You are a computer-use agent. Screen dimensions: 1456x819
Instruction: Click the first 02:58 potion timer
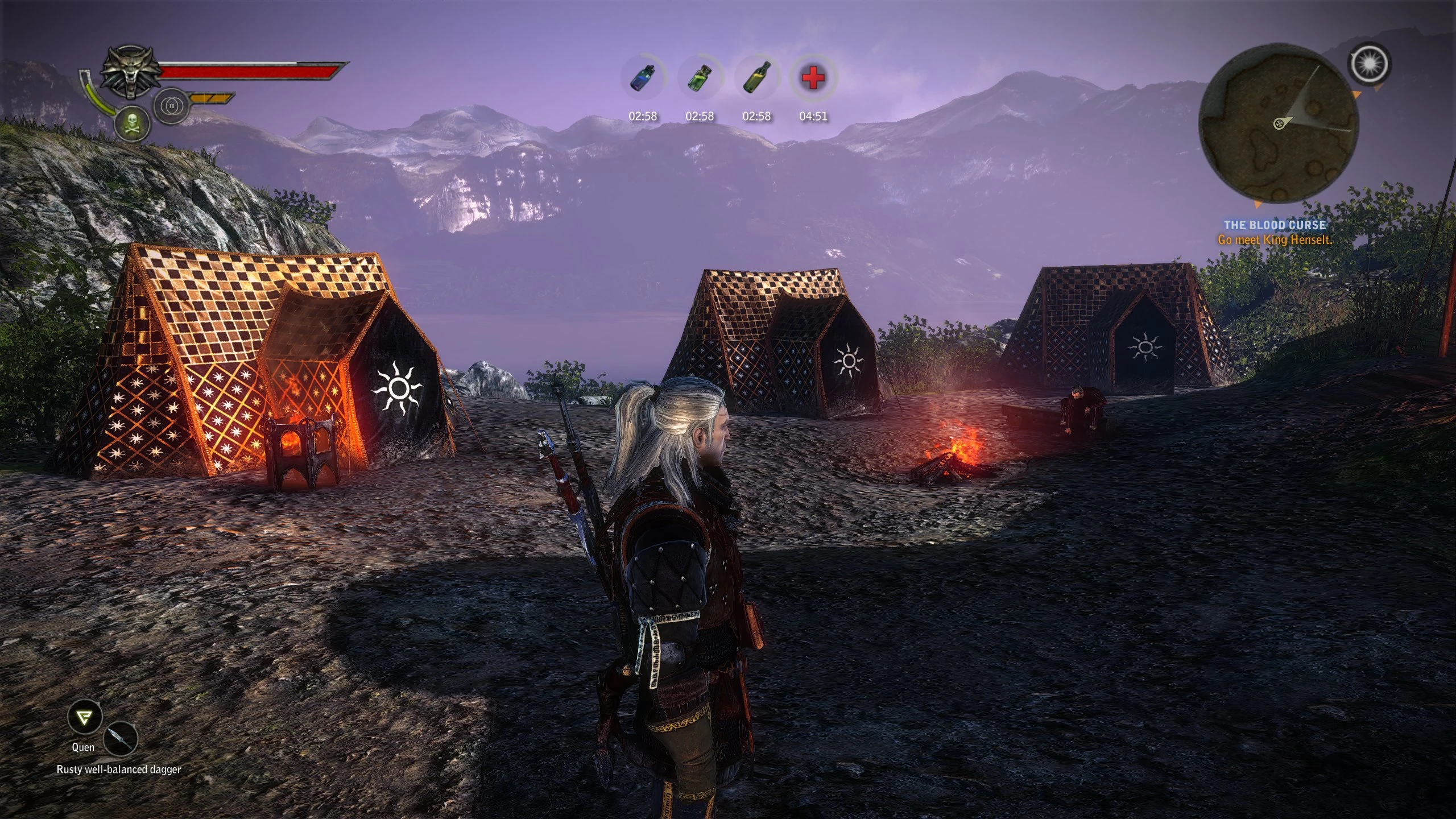[644, 116]
